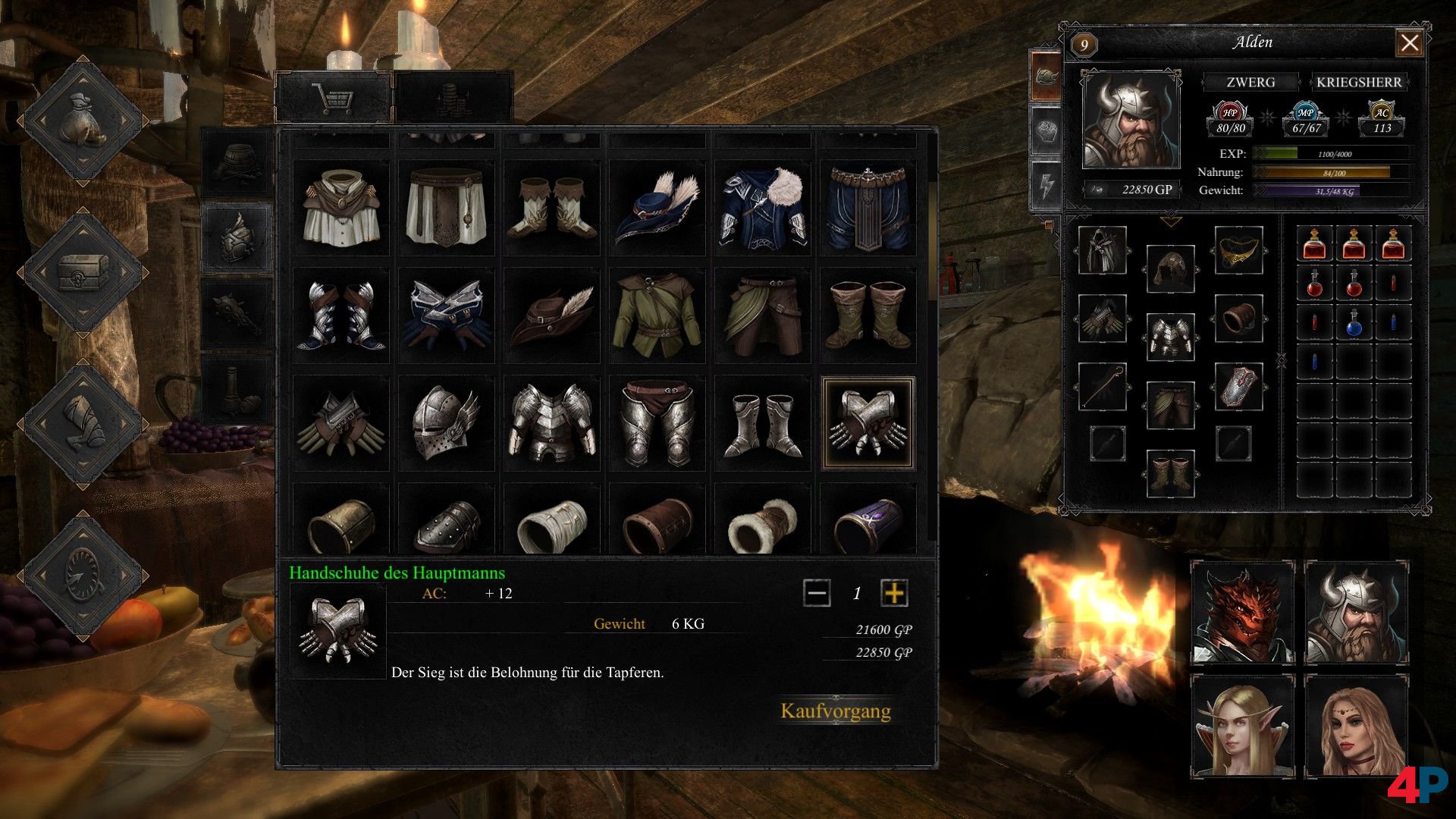Switch to the shopping cart buy tab
Image resolution: width=1456 pixels, height=819 pixels.
(x=334, y=98)
